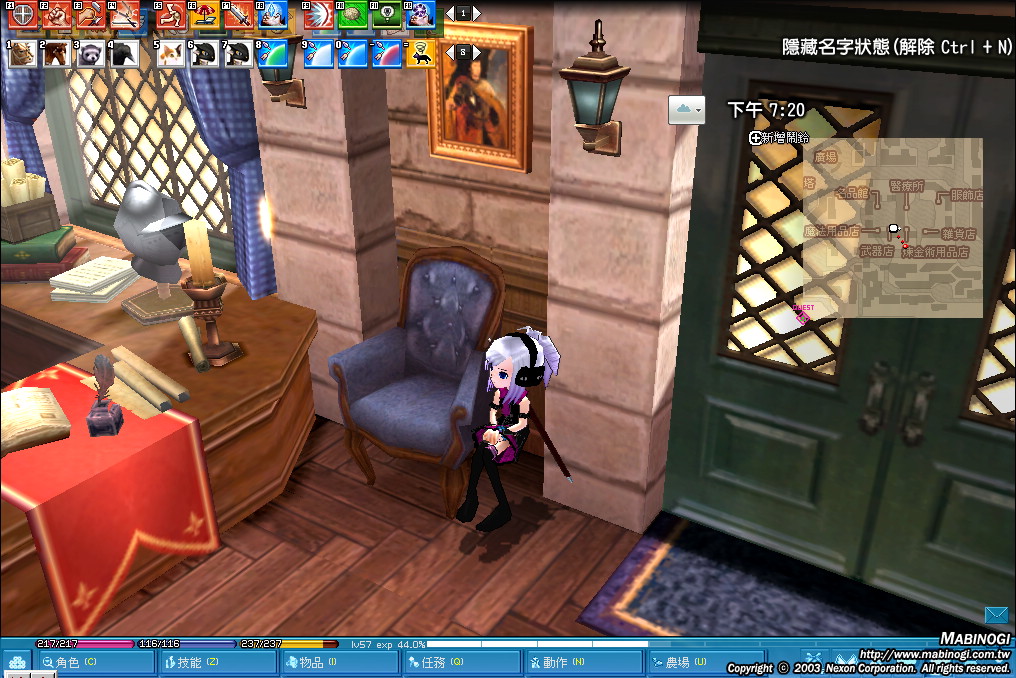The image size is (1016, 678).
Task: Click the town minimap
Action: point(892,227)
